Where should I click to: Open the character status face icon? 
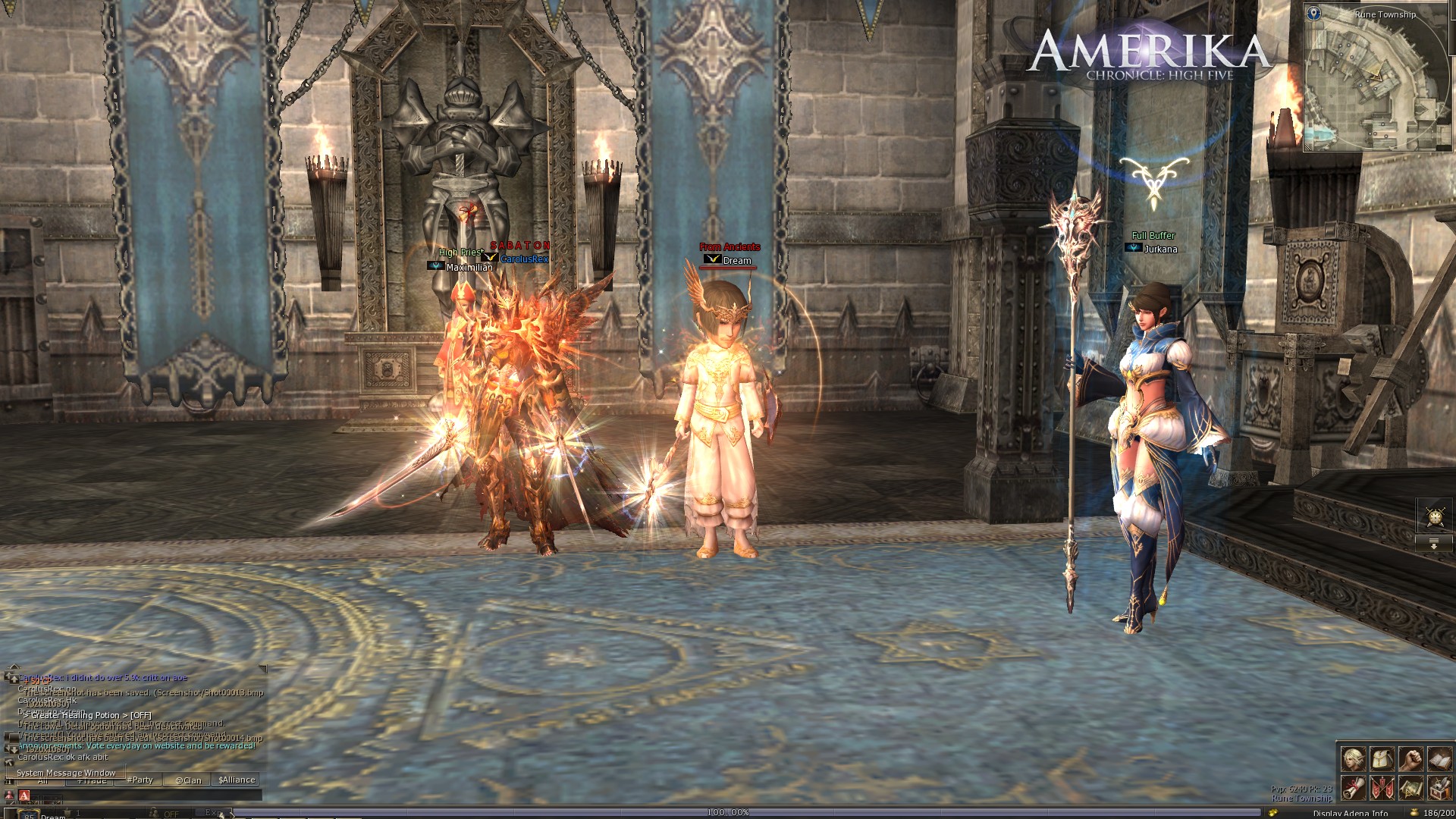[1353, 758]
